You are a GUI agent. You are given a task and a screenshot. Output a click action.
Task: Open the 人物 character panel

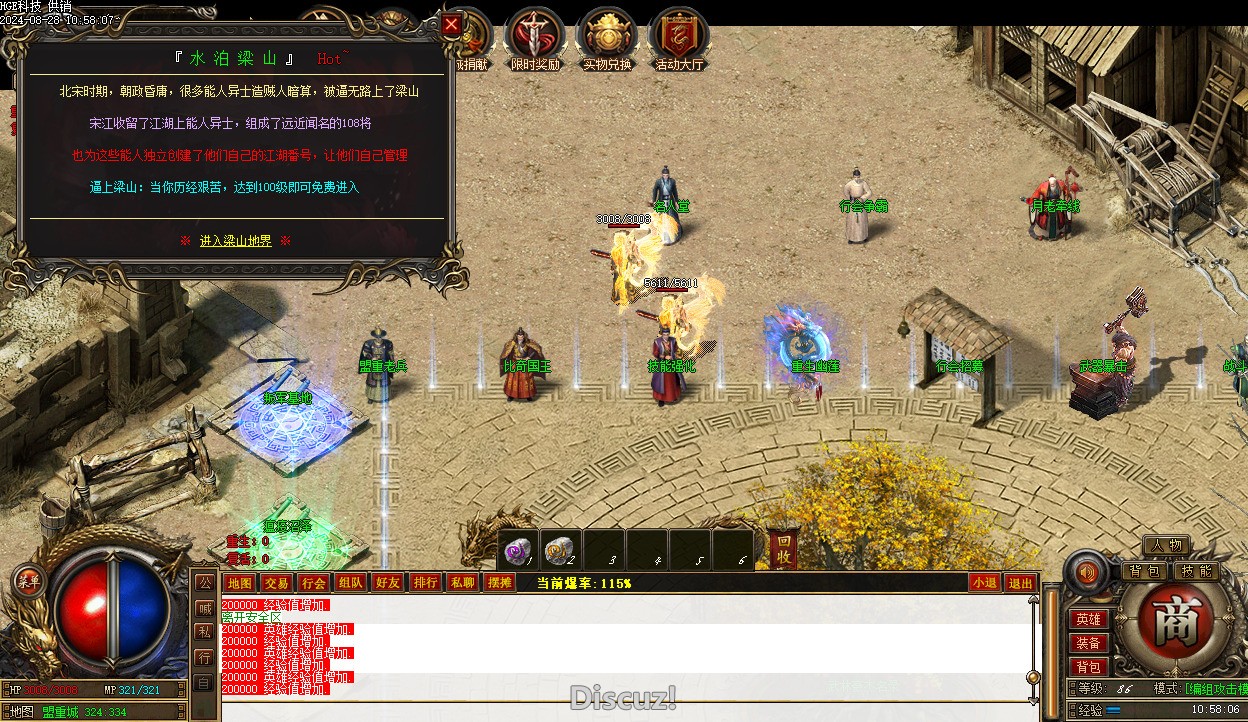pyautogui.click(x=1166, y=546)
